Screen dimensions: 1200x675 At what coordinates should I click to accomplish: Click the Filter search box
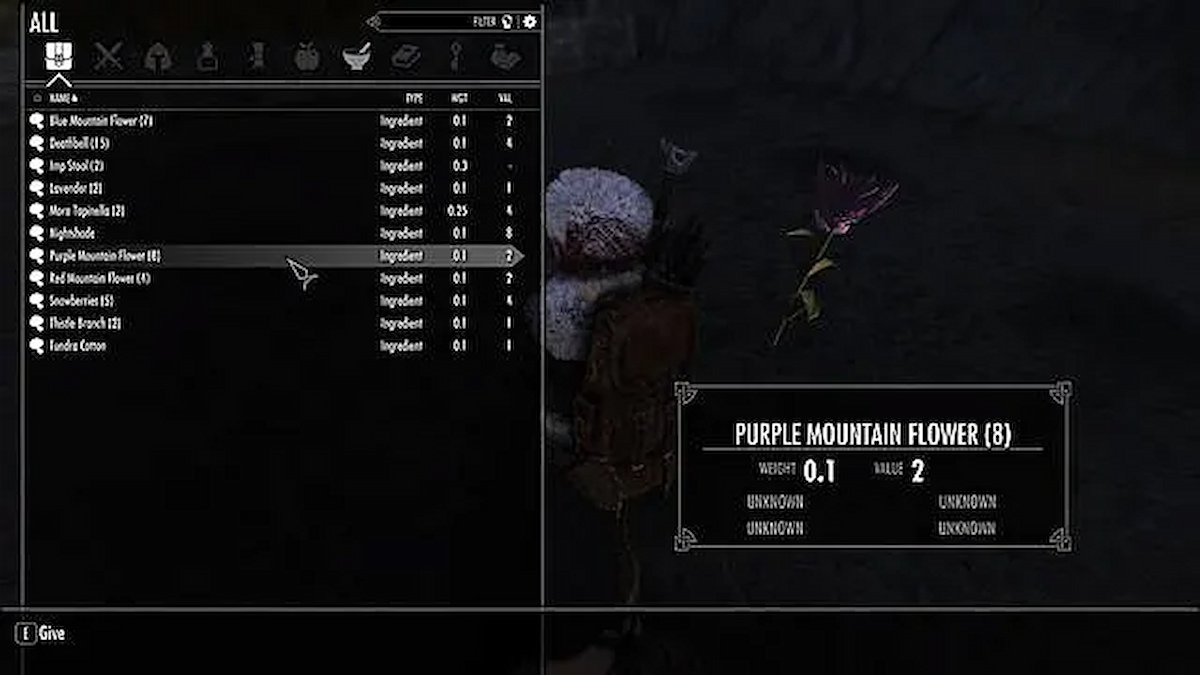click(440, 21)
